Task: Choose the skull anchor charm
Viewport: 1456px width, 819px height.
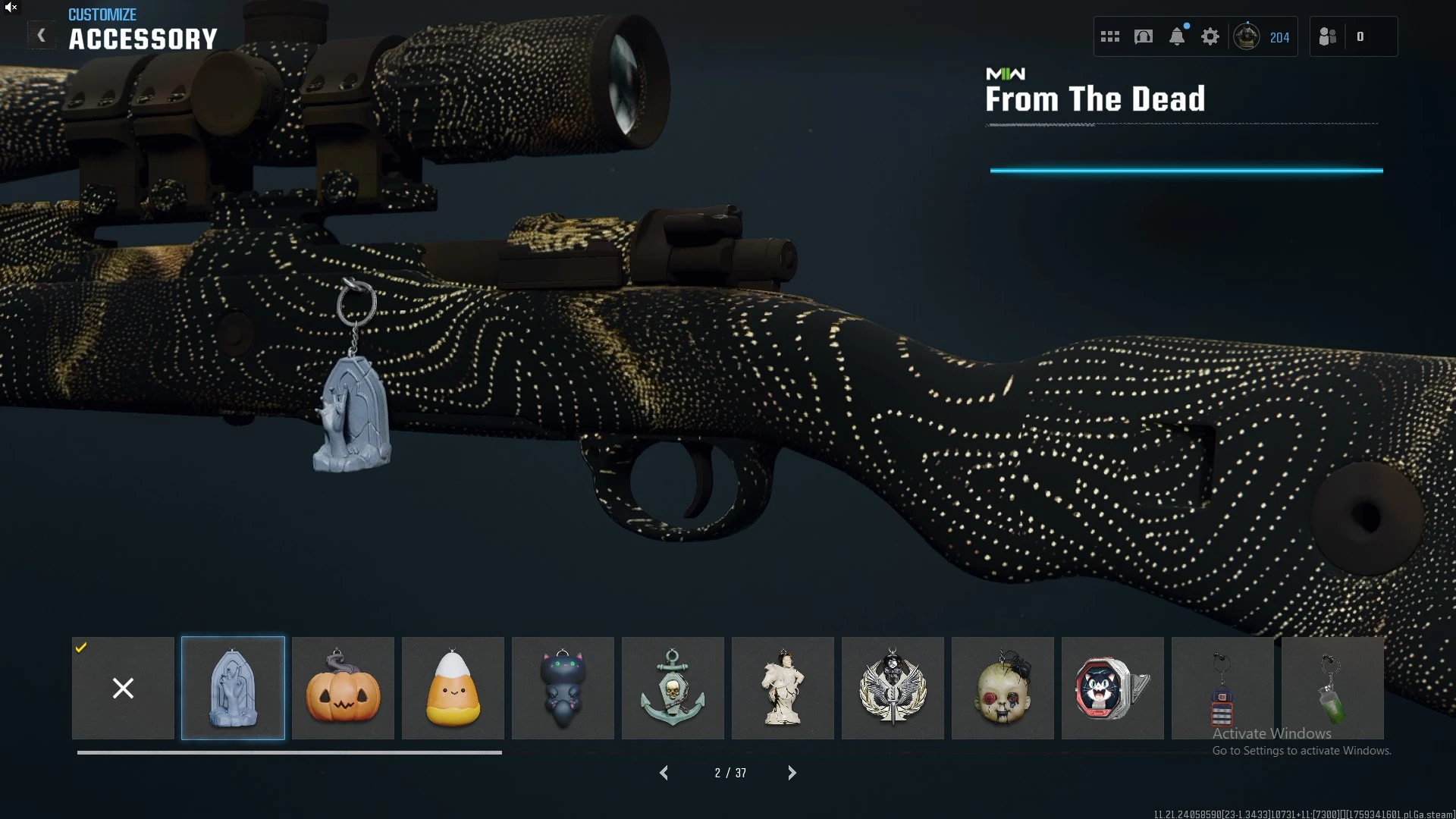Action: pyautogui.click(x=673, y=688)
